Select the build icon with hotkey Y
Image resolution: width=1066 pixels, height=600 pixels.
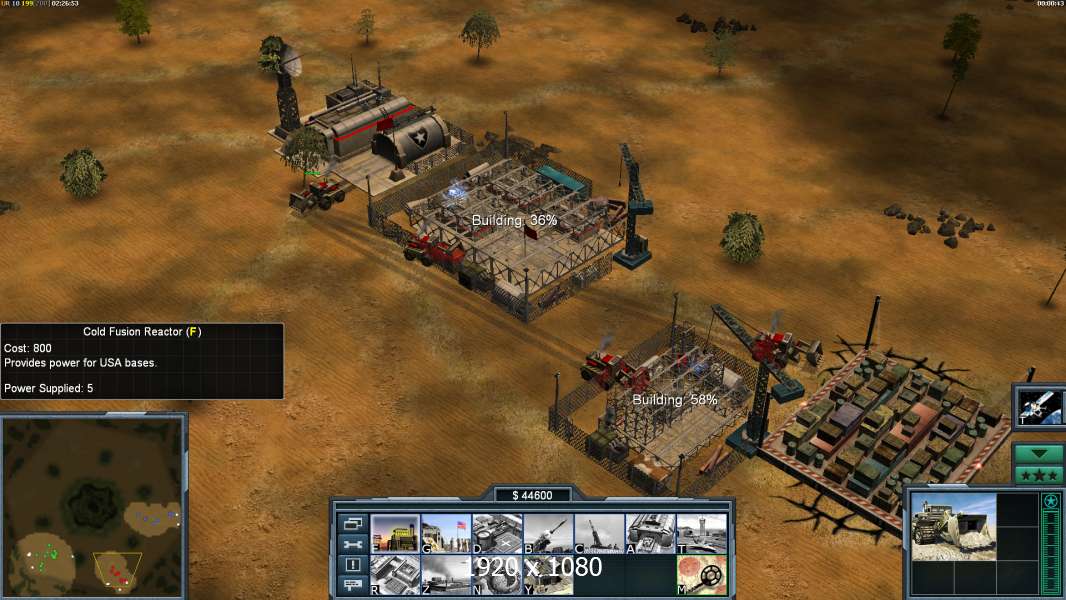point(548,575)
